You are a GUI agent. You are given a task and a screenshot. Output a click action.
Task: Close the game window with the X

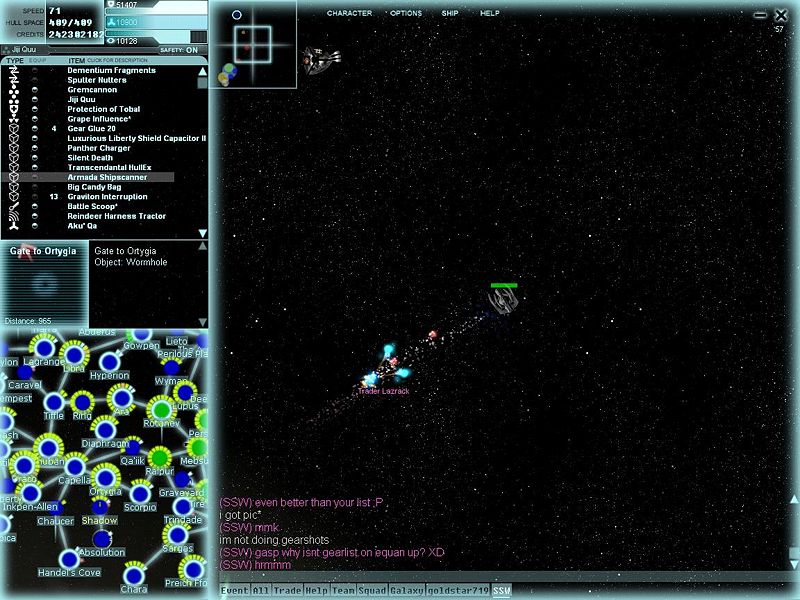781,15
